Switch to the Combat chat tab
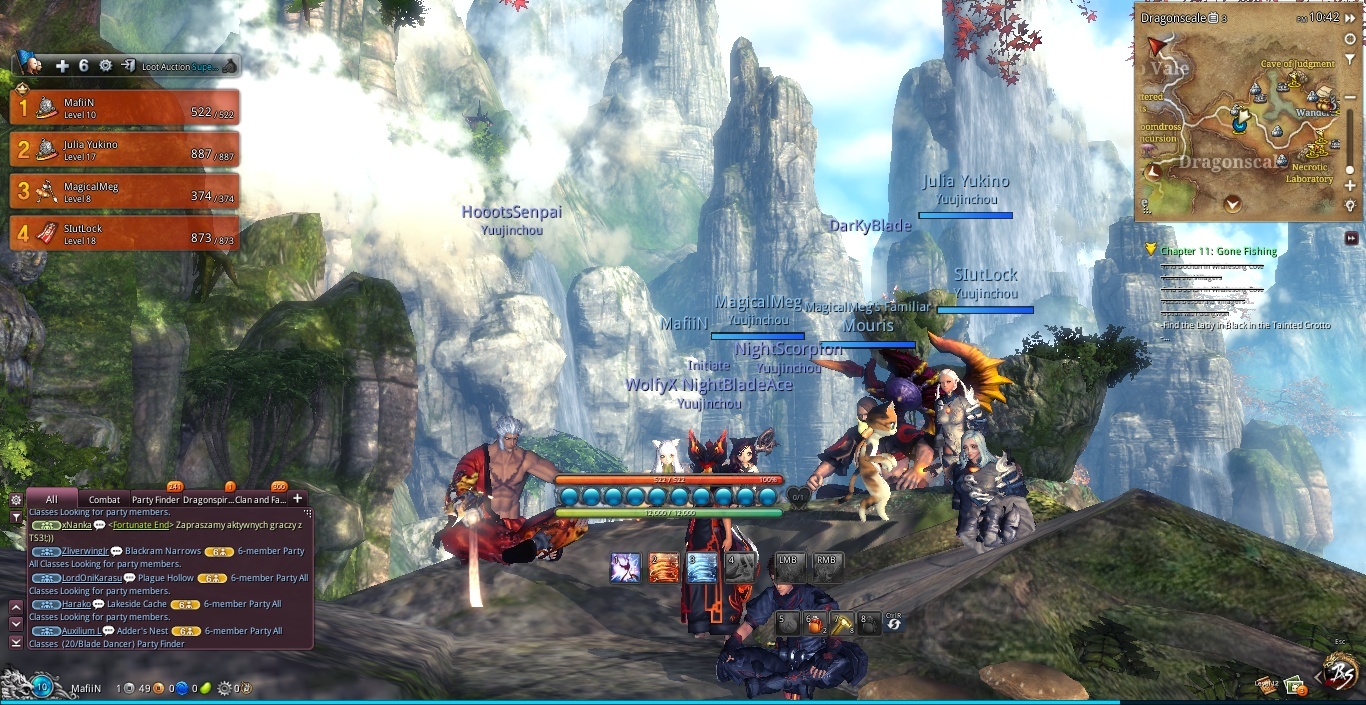Screen dimensions: 1366x705 click(x=104, y=499)
